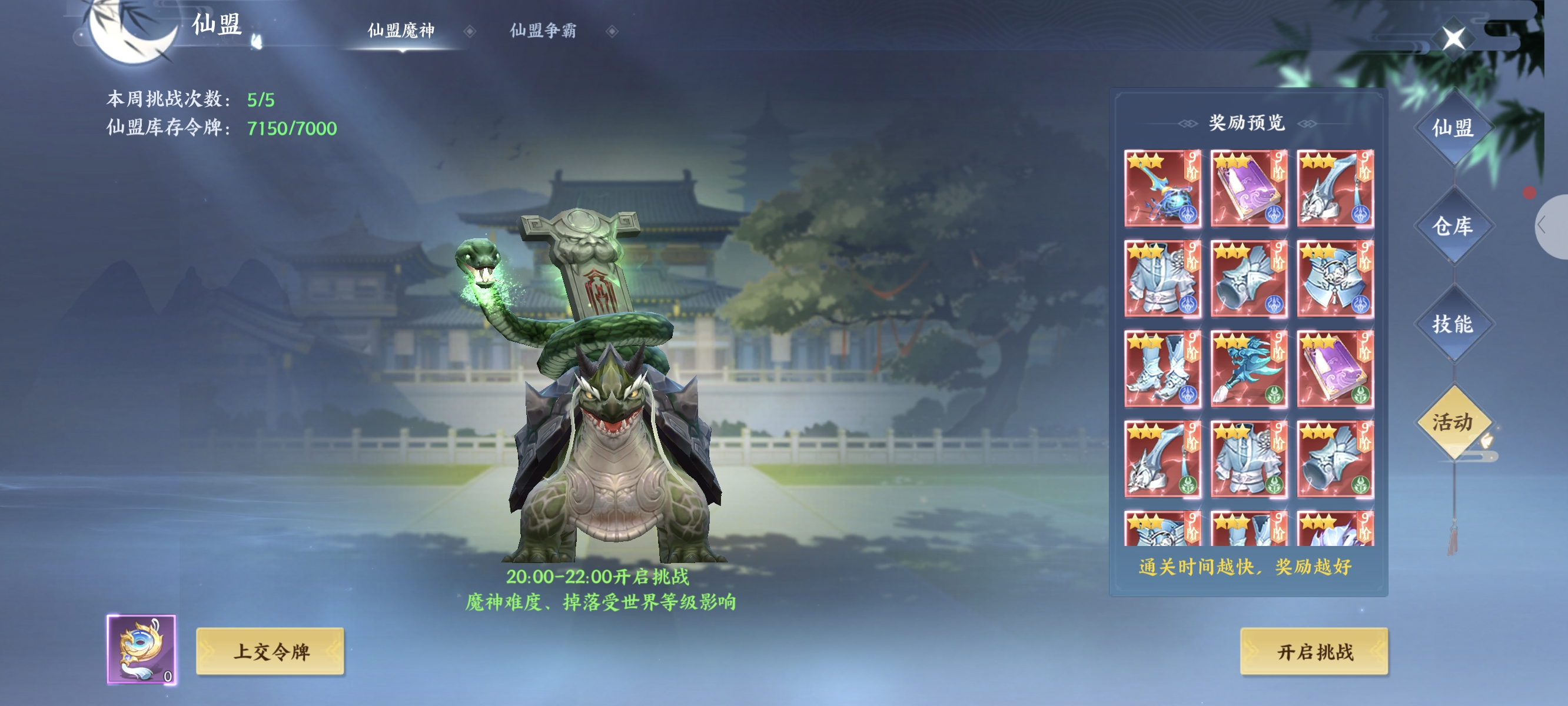Start the boss fight with 开启挑战
Viewport: 1568px width, 706px height.
(x=1314, y=651)
